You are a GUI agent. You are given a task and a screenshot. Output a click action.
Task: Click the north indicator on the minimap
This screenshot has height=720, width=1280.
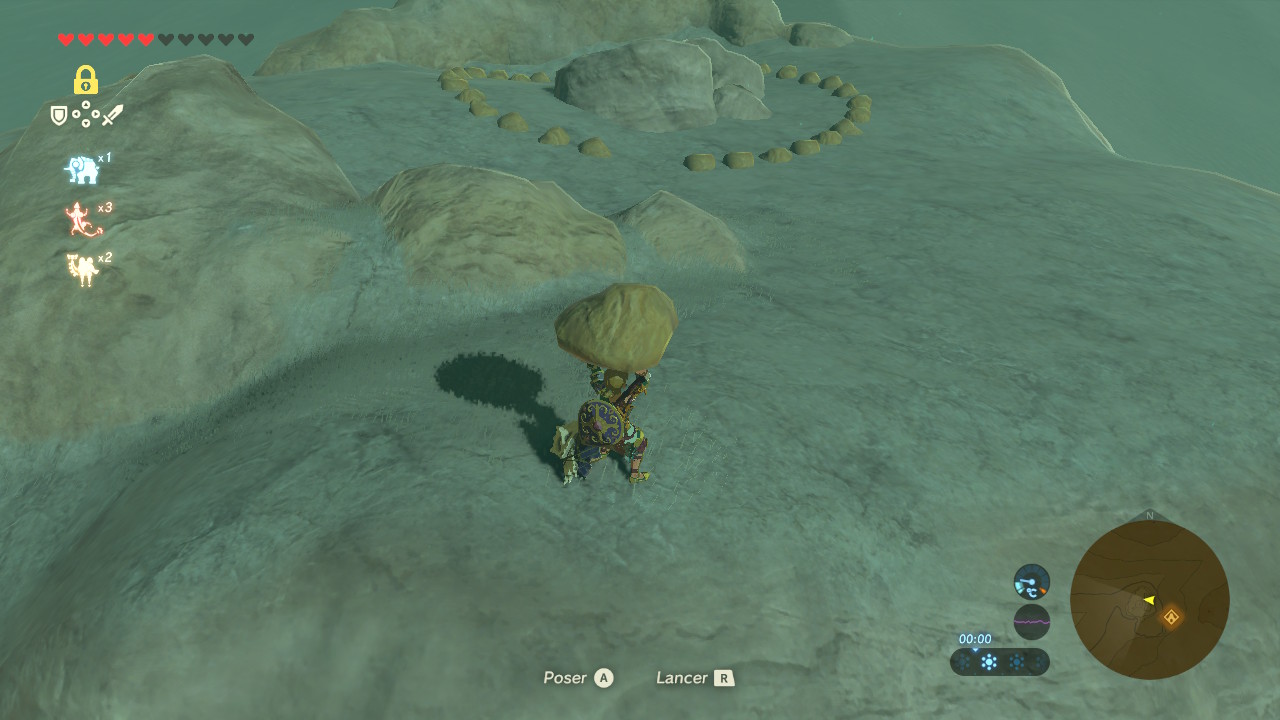click(1149, 516)
